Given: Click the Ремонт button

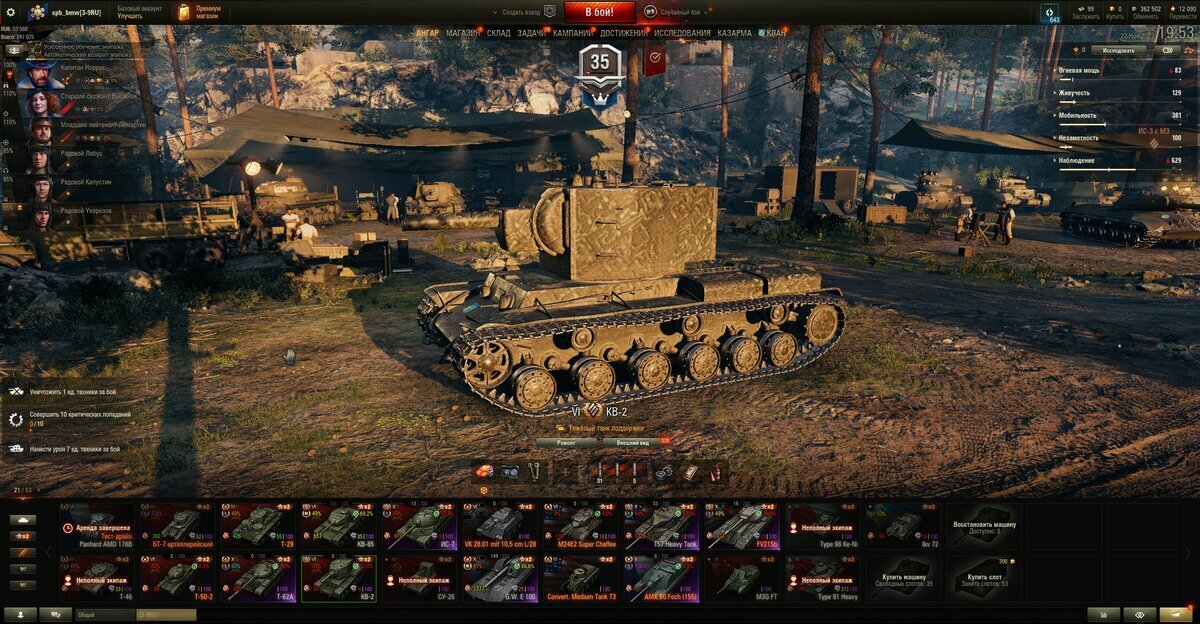Looking at the screenshot, I should 567,441.
